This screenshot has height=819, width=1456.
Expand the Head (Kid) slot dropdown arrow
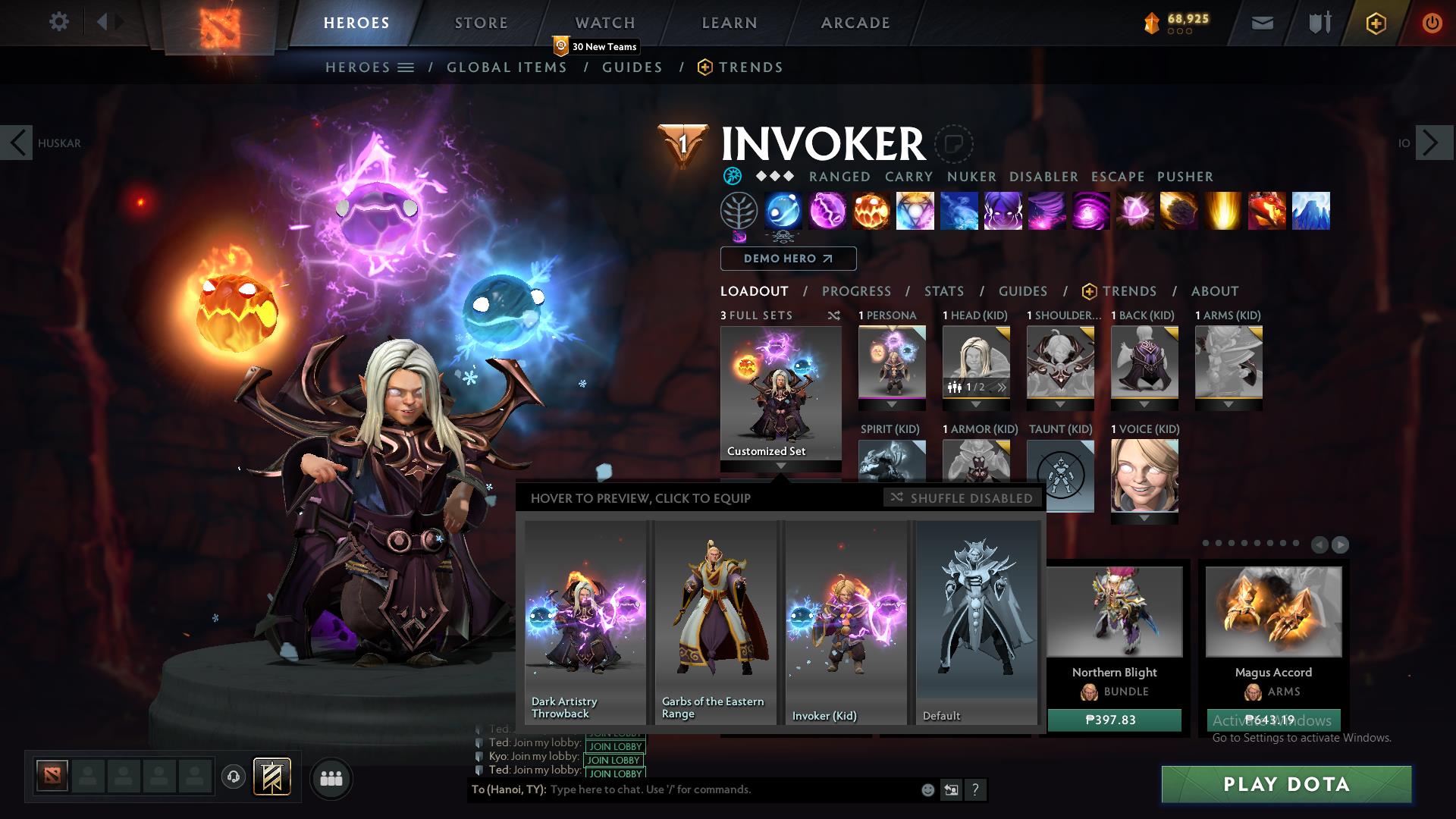977,404
